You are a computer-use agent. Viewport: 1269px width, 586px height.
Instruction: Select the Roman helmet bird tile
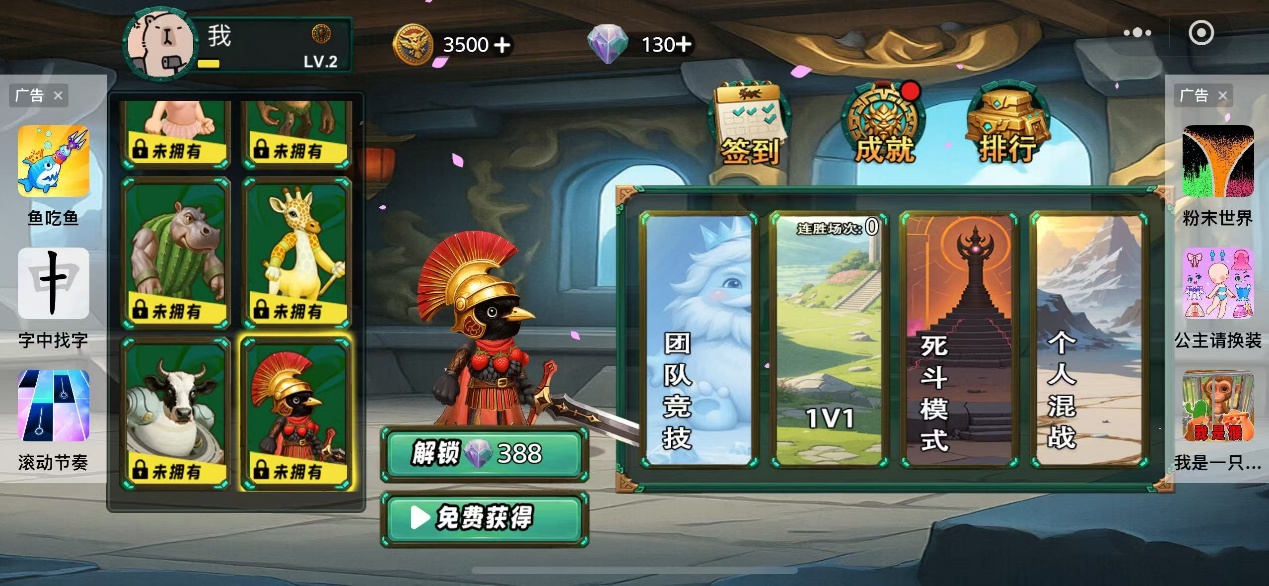pyautogui.click(x=297, y=411)
